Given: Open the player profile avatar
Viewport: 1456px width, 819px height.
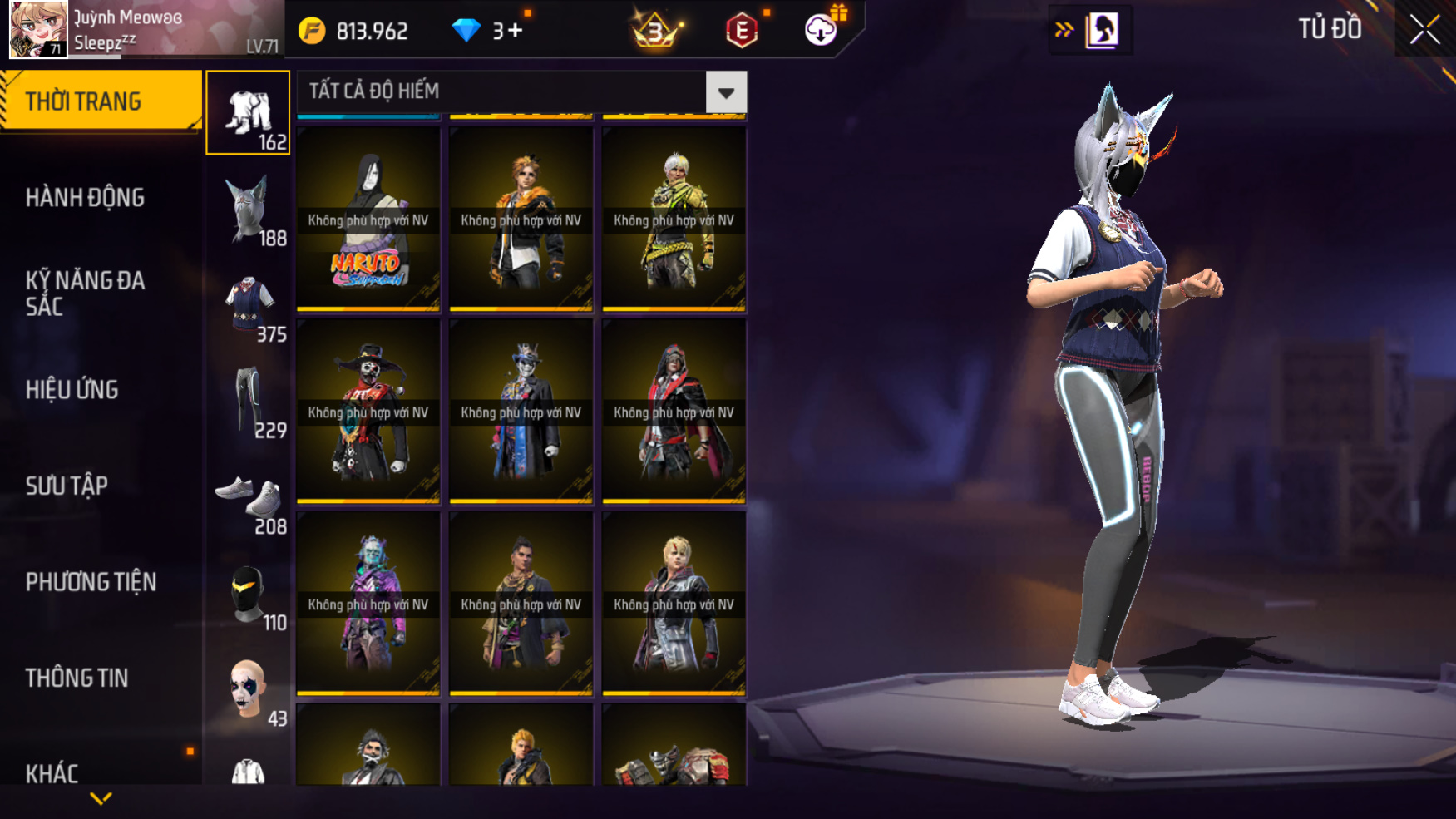Looking at the screenshot, I should pos(37,30).
